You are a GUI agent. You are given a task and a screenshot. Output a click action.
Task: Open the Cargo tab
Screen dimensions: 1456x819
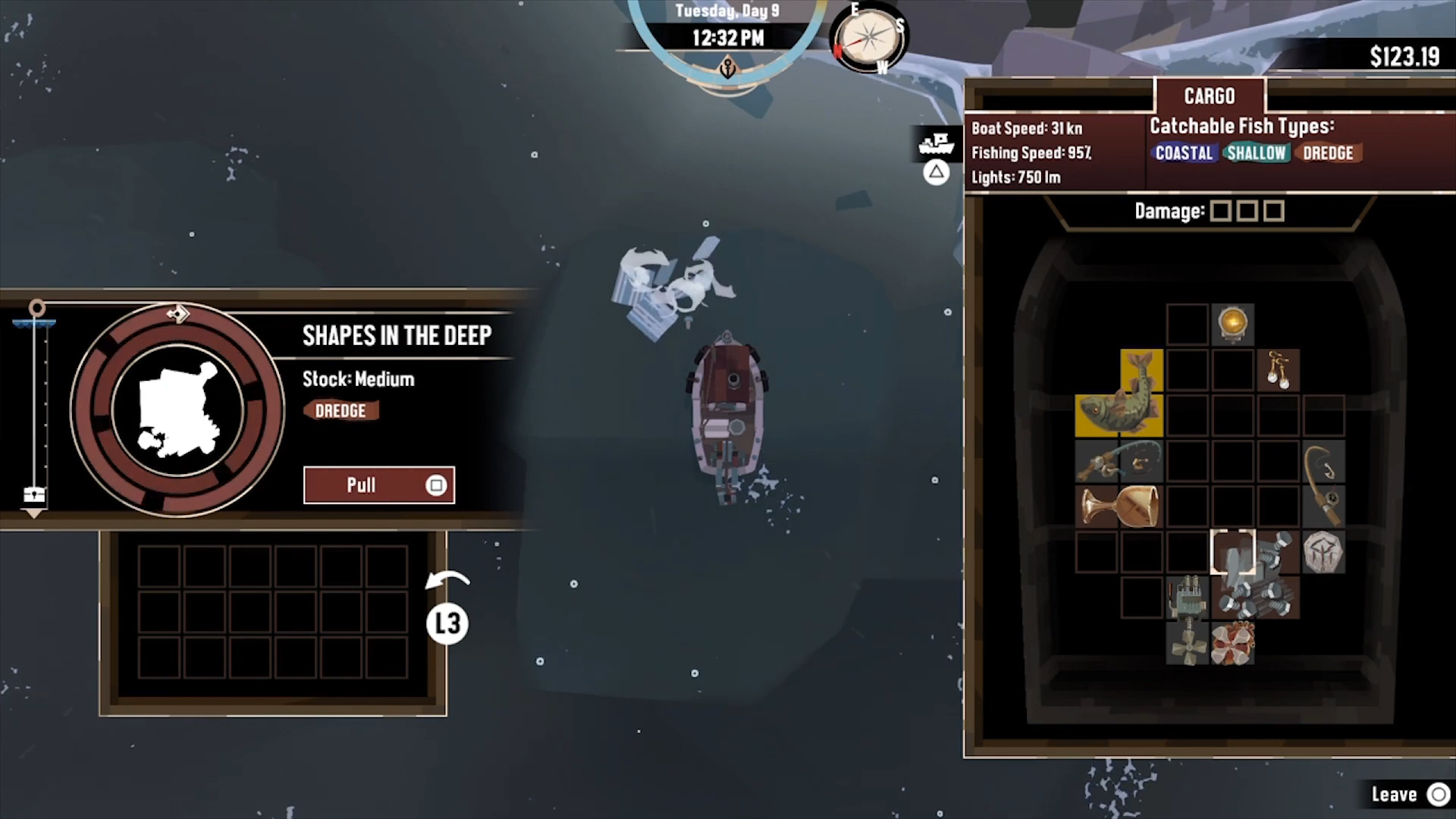point(1210,96)
